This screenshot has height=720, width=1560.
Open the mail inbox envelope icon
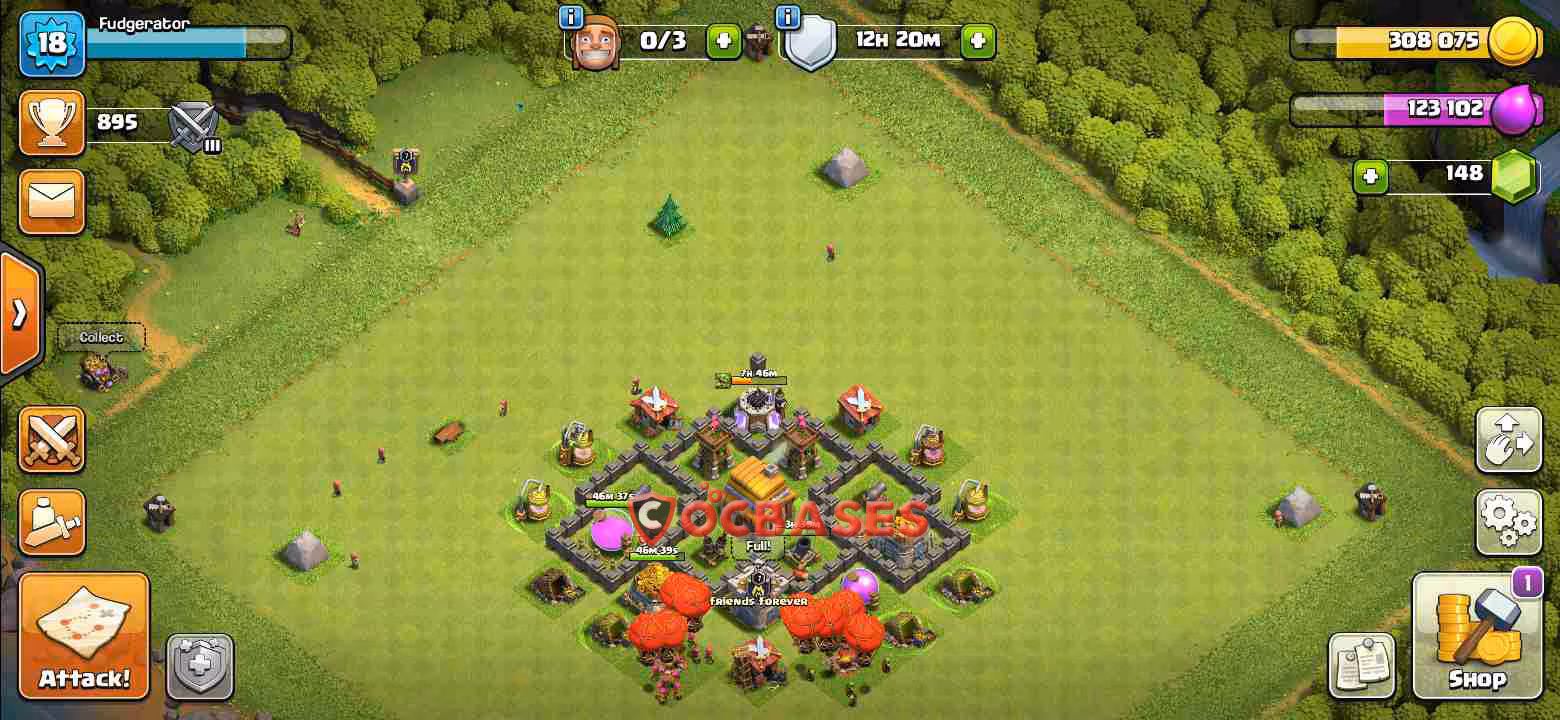pyautogui.click(x=52, y=201)
